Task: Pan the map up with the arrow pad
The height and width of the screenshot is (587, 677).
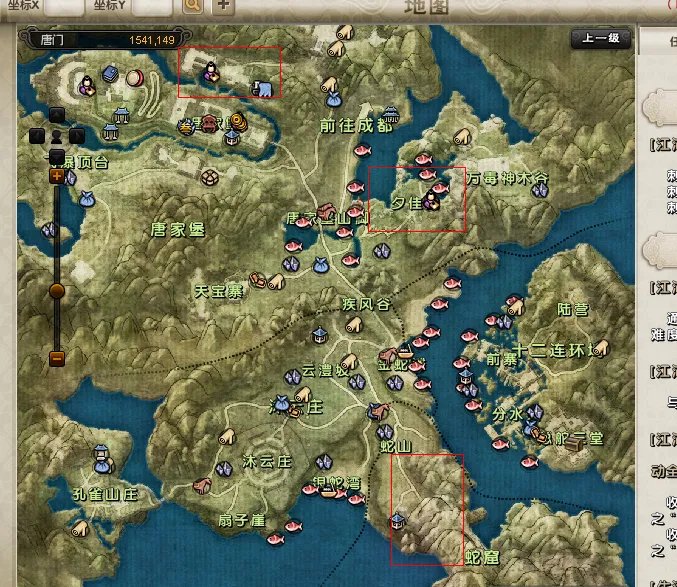Action: pos(57,114)
